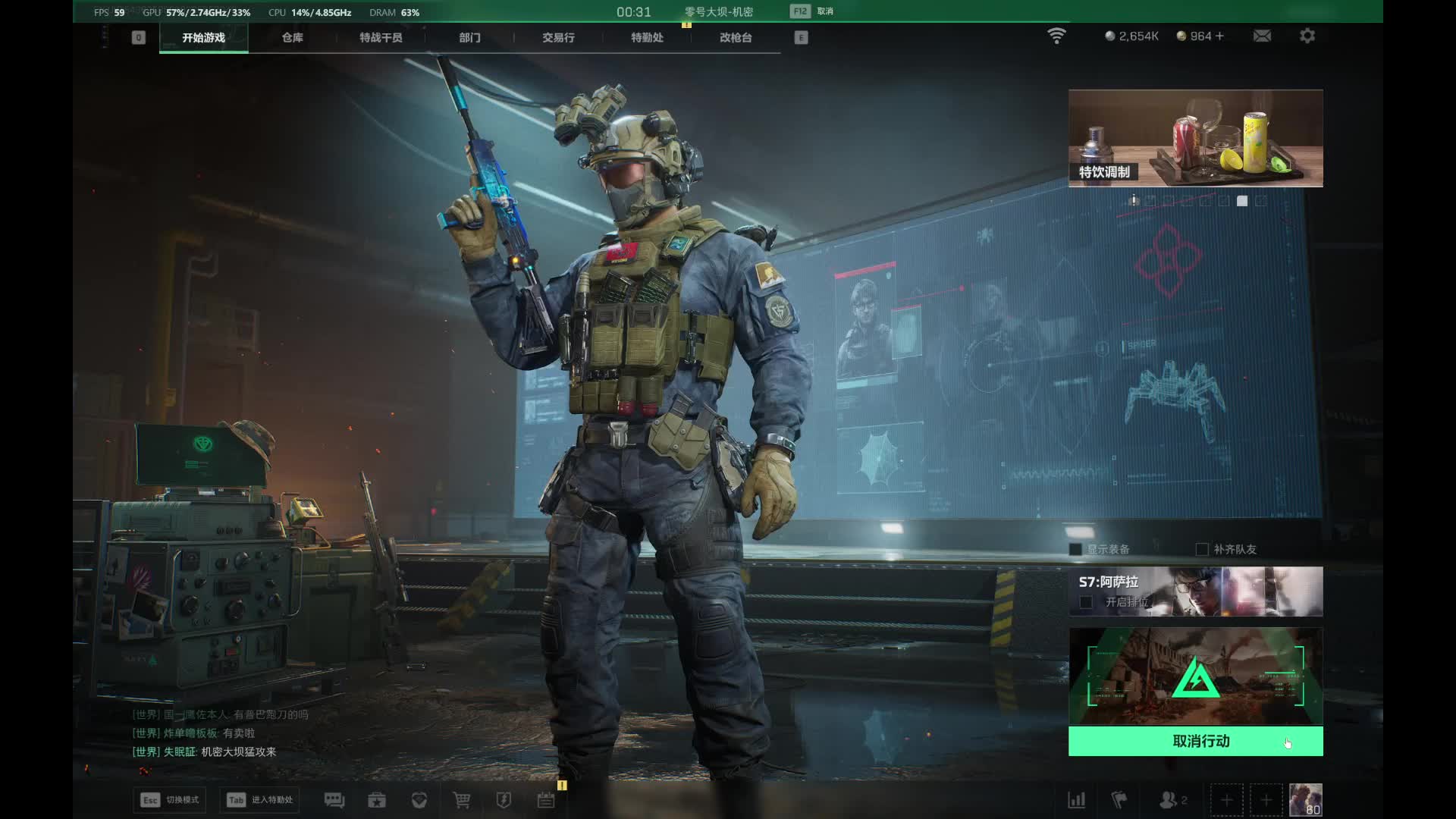Go to the 交易行 auction house tab
The image size is (1456, 819).
point(558,37)
